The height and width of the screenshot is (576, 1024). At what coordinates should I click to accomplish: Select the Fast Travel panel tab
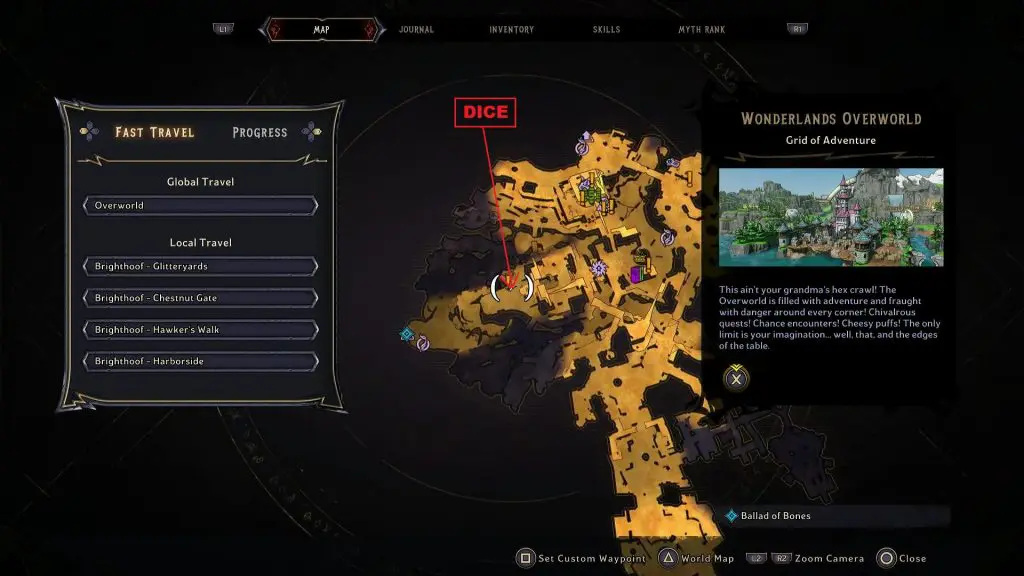coord(154,132)
